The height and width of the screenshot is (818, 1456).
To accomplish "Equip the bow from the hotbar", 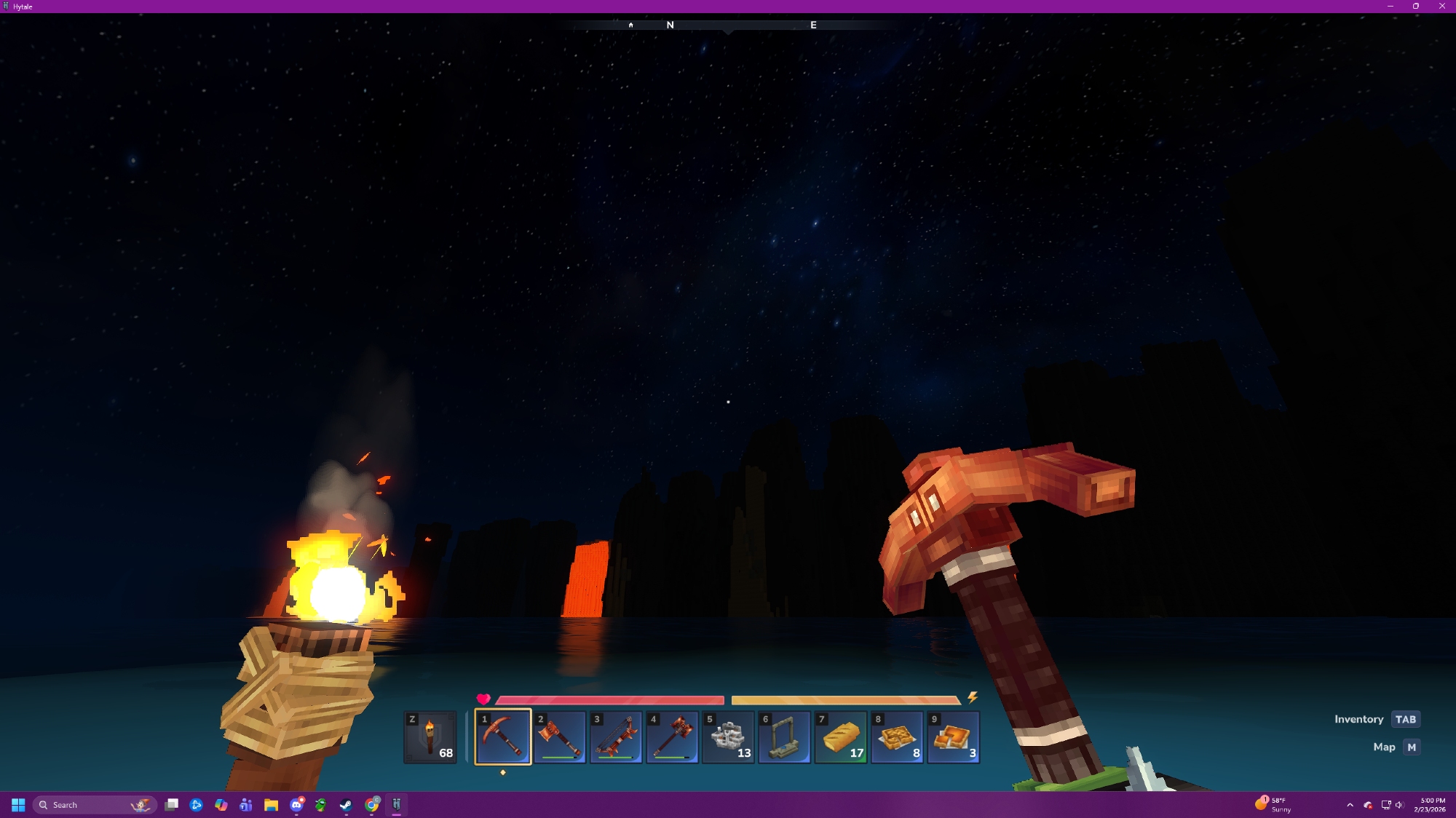I will click(x=616, y=736).
